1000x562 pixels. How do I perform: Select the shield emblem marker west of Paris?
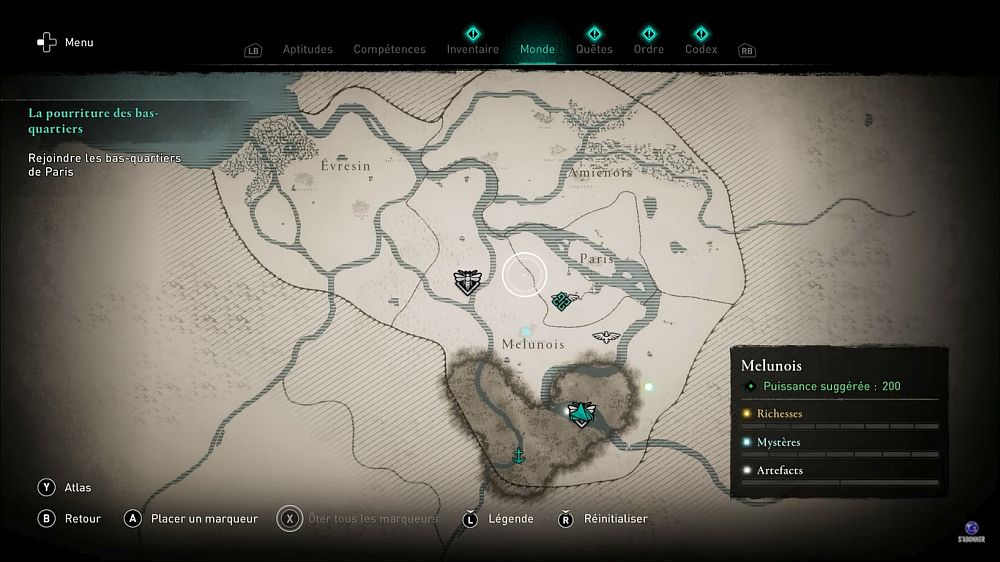467,282
